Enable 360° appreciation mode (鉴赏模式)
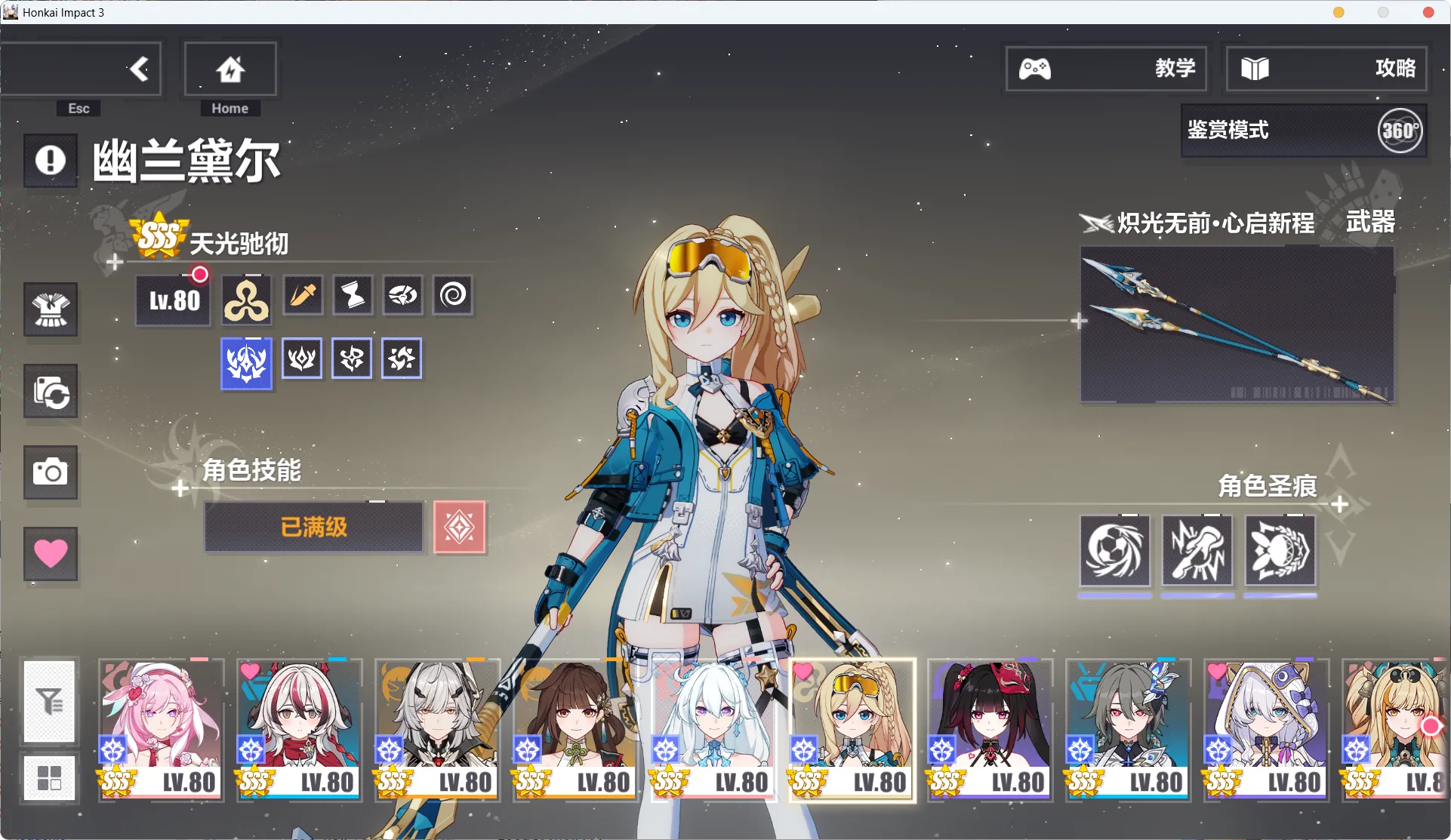Screen dimensions: 1451x840 coord(1302,131)
